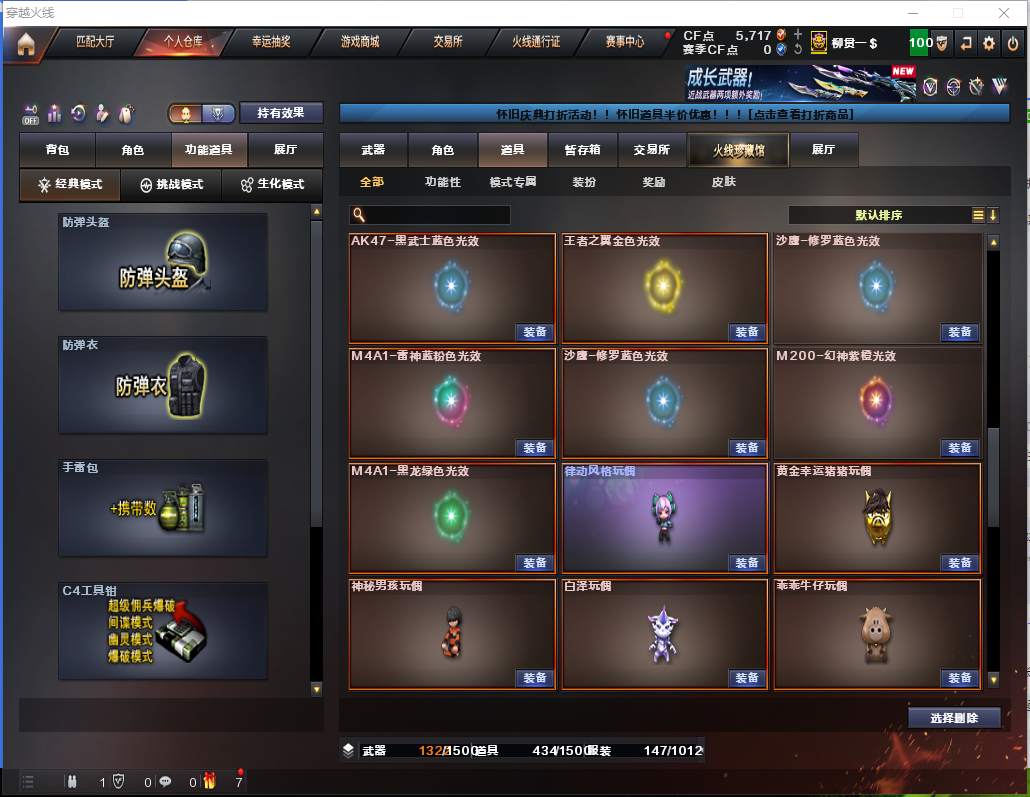The image size is (1030, 797).
Task: Open settings with the gear icon
Action: pyautogui.click(x=989, y=43)
